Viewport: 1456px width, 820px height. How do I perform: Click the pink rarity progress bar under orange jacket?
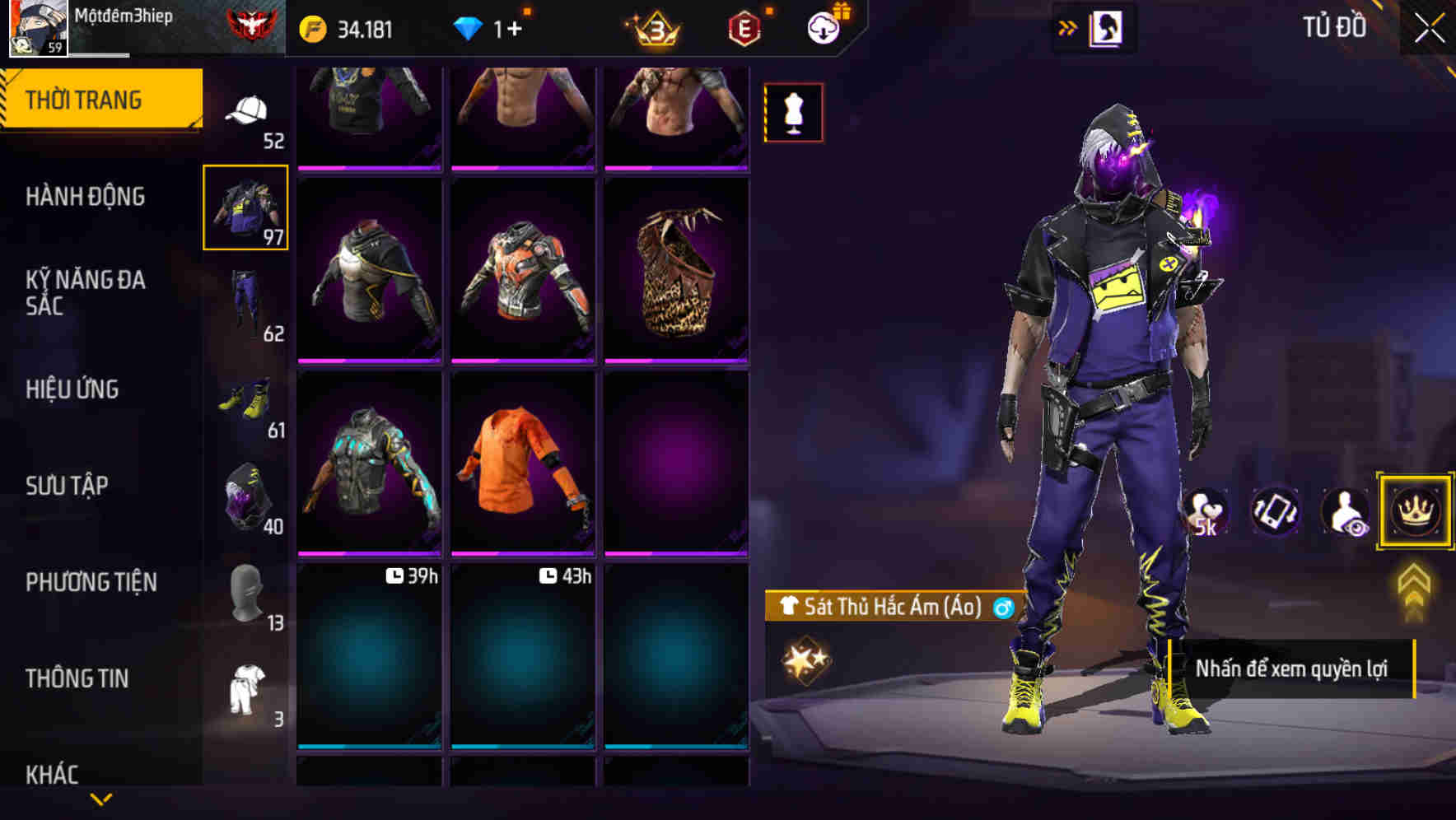point(521,553)
